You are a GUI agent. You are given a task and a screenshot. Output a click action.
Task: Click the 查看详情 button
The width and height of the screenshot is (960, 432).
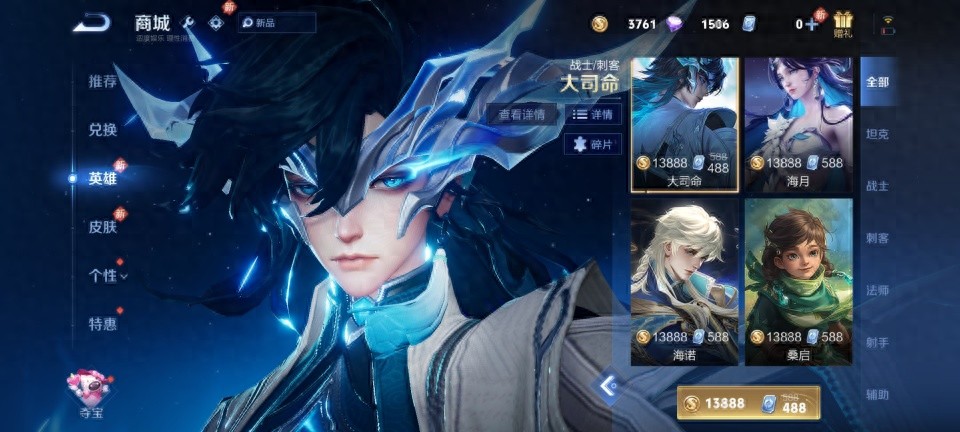[x=522, y=115]
